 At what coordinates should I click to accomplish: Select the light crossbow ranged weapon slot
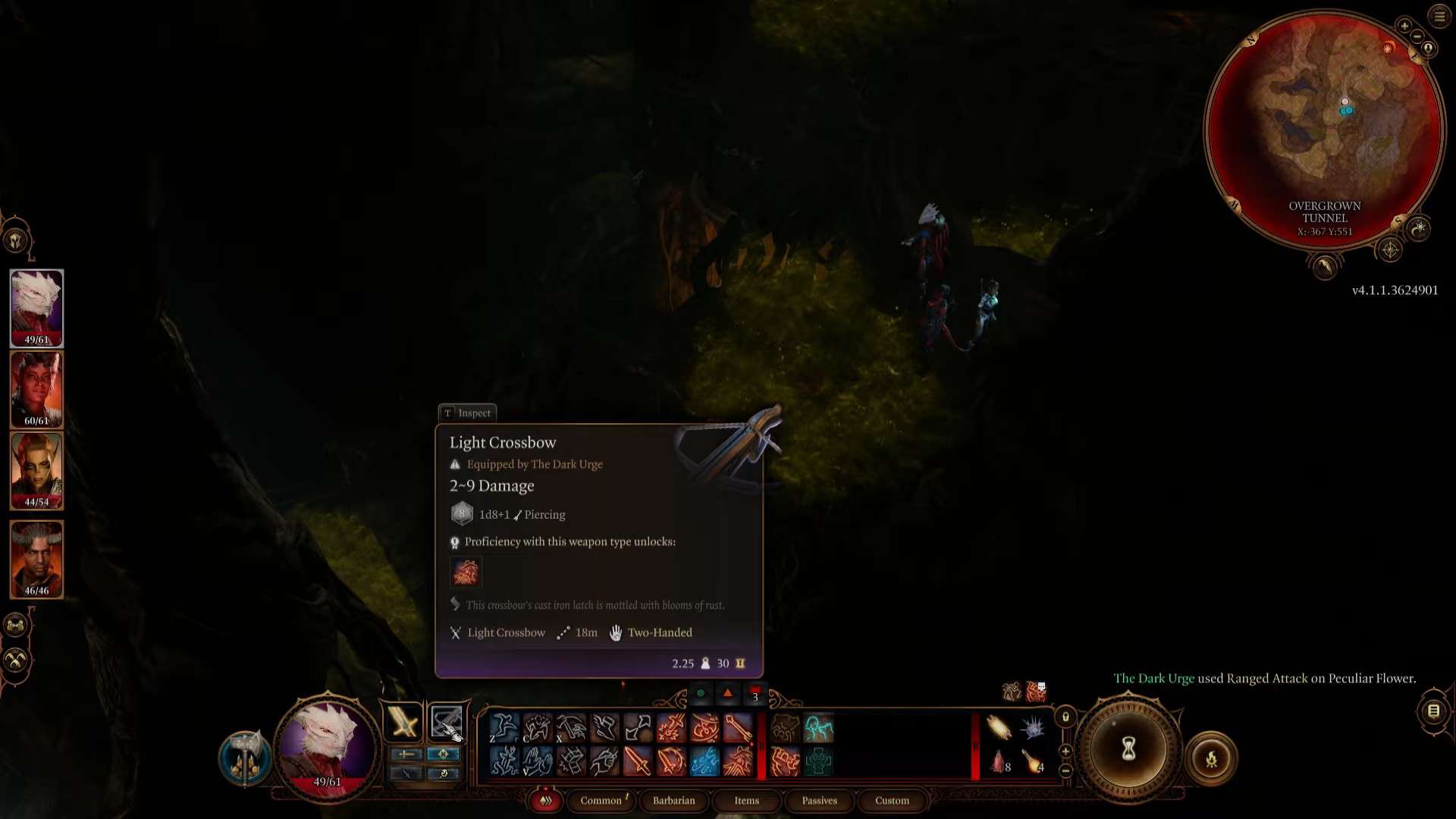pyautogui.click(x=446, y=722)
